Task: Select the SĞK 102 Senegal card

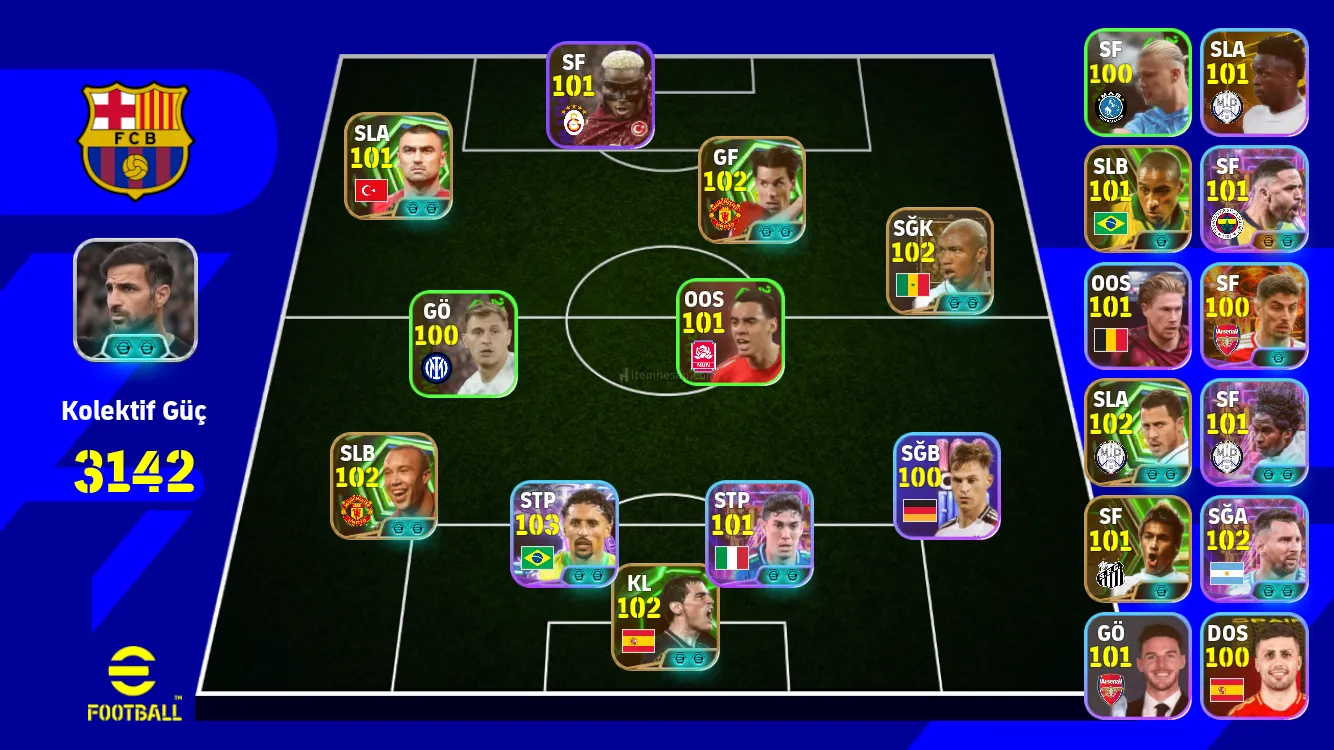Action: (939, 261)
